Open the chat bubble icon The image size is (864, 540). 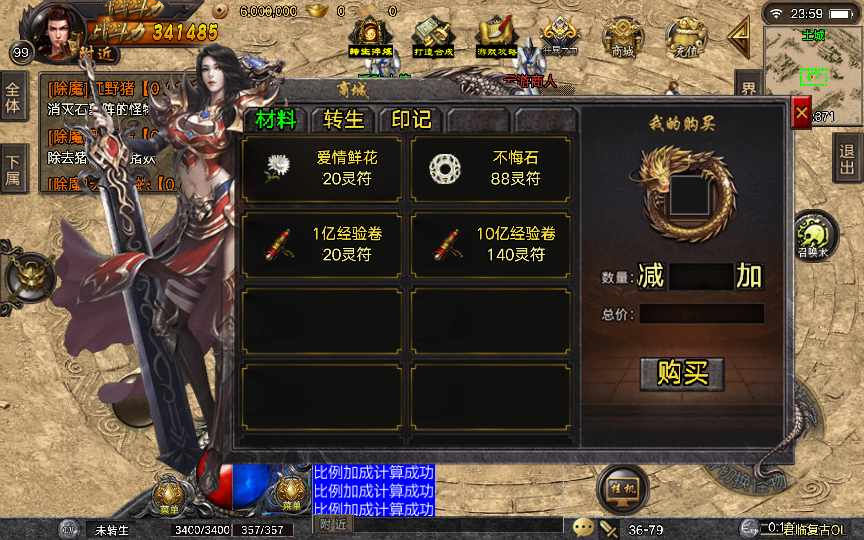(583, 527)
